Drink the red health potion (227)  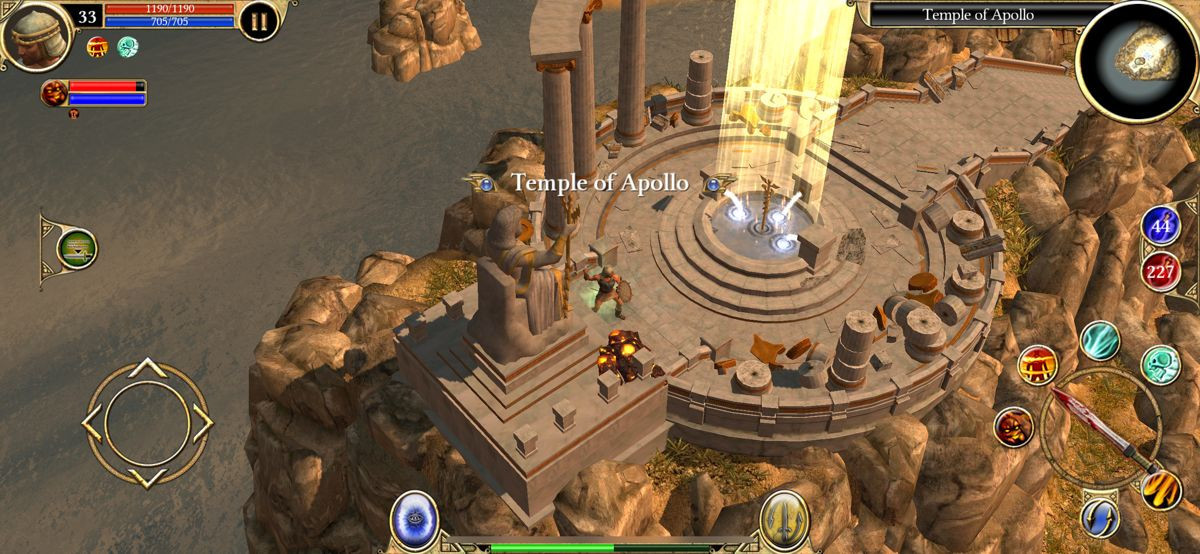point(1161,270)
